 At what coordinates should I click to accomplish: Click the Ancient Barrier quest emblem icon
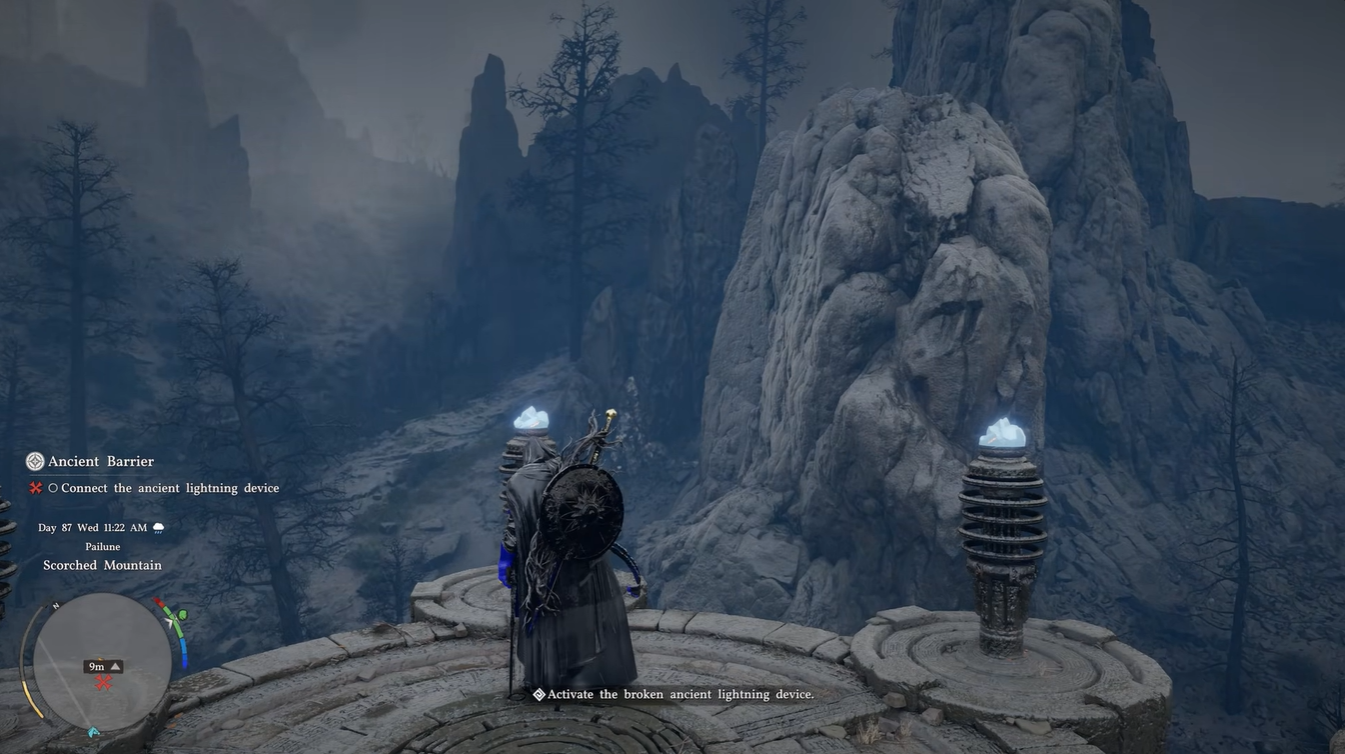pyautogui.click(x=35, y=461)
